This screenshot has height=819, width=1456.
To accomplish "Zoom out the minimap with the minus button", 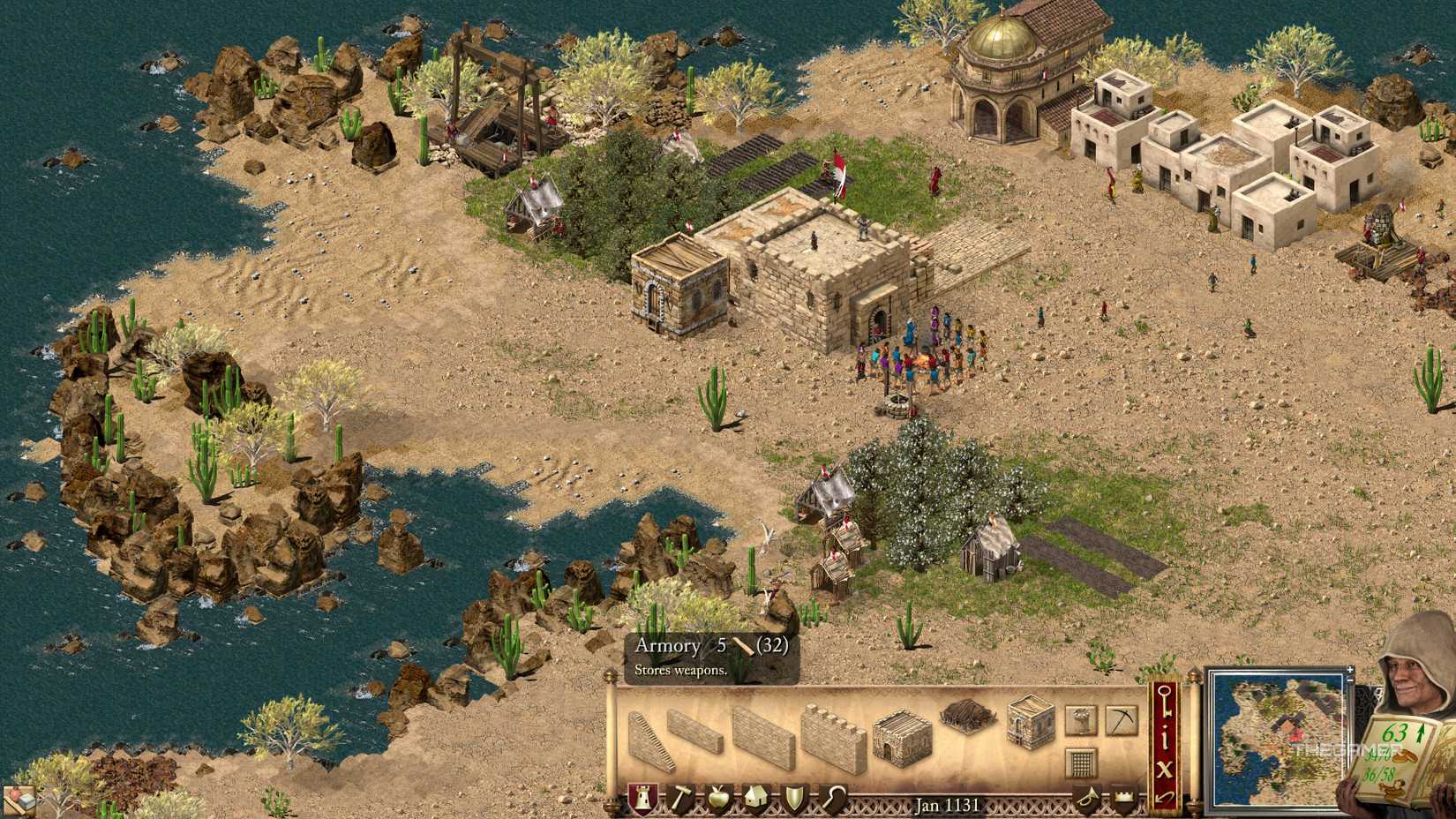I will pos(1349,681).
